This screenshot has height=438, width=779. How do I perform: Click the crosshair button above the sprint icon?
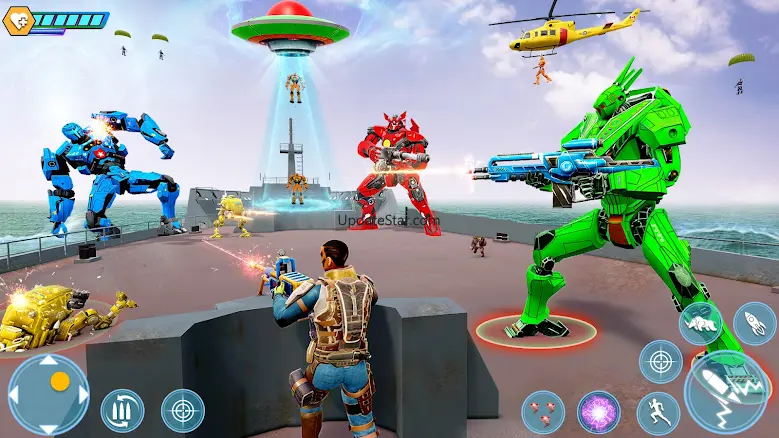(660, 361)
